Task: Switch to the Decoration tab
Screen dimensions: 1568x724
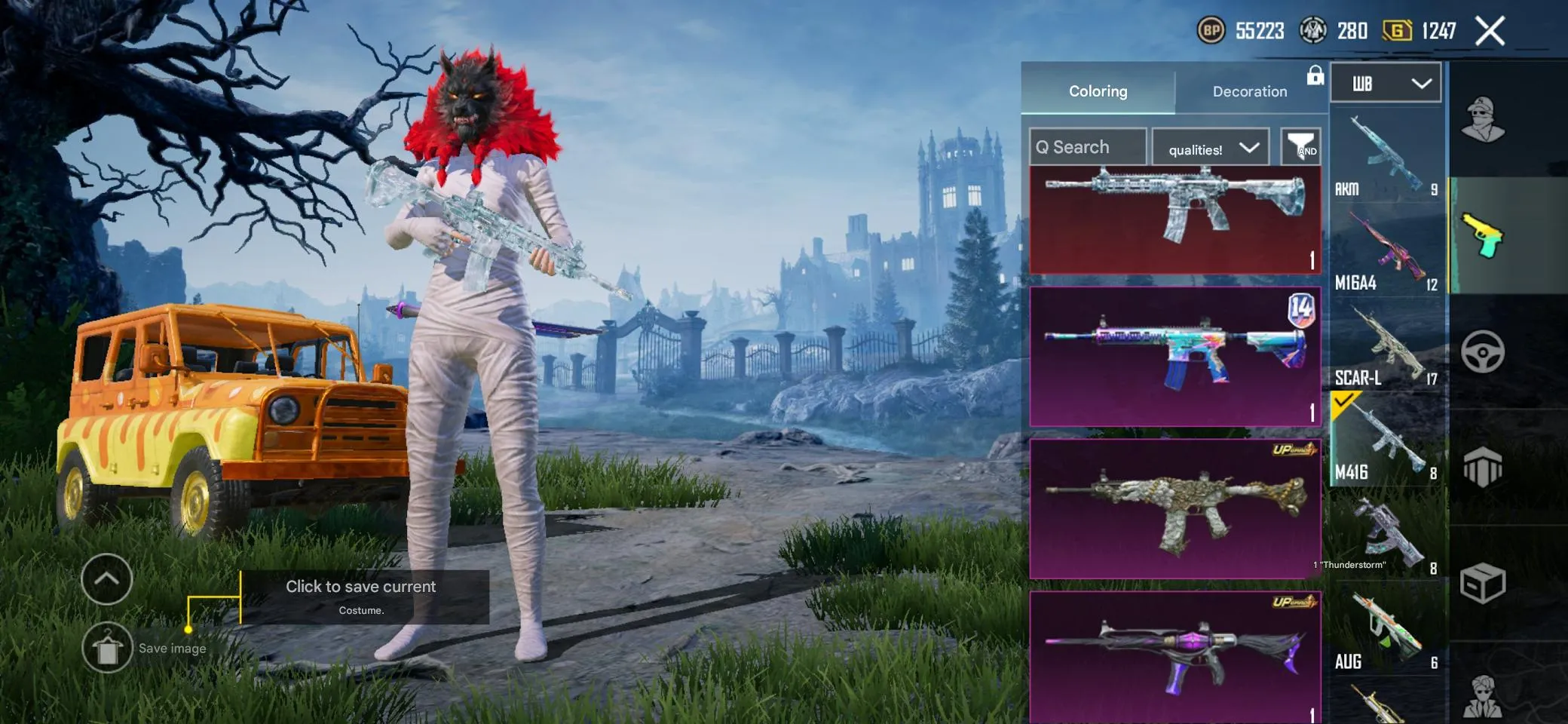Action: [x=1249, y=91]
